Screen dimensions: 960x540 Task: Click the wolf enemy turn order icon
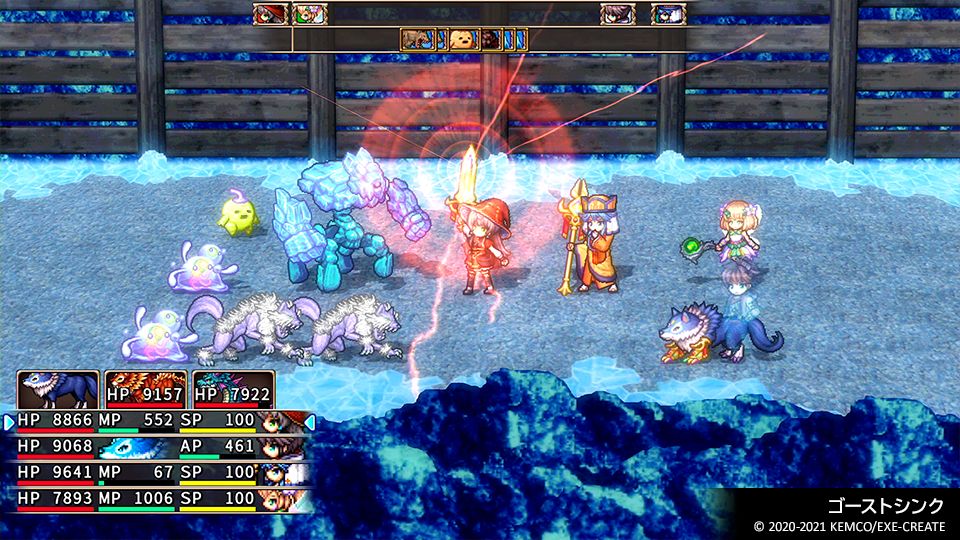click(x=418, y=40)
